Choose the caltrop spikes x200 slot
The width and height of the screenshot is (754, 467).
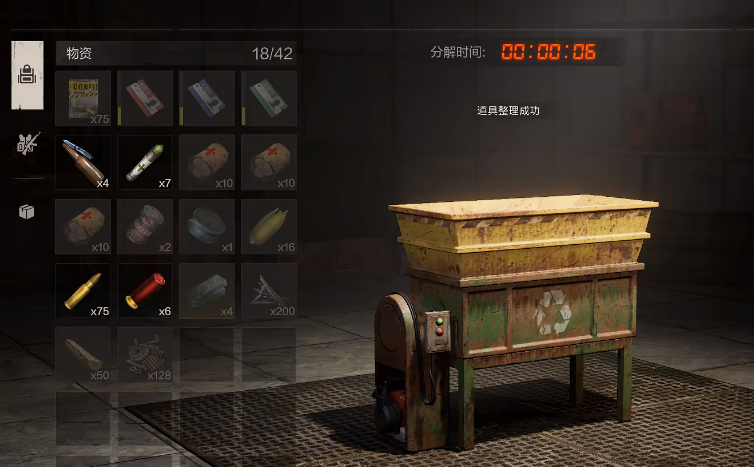pyautogui.click(x=269, y=291)
